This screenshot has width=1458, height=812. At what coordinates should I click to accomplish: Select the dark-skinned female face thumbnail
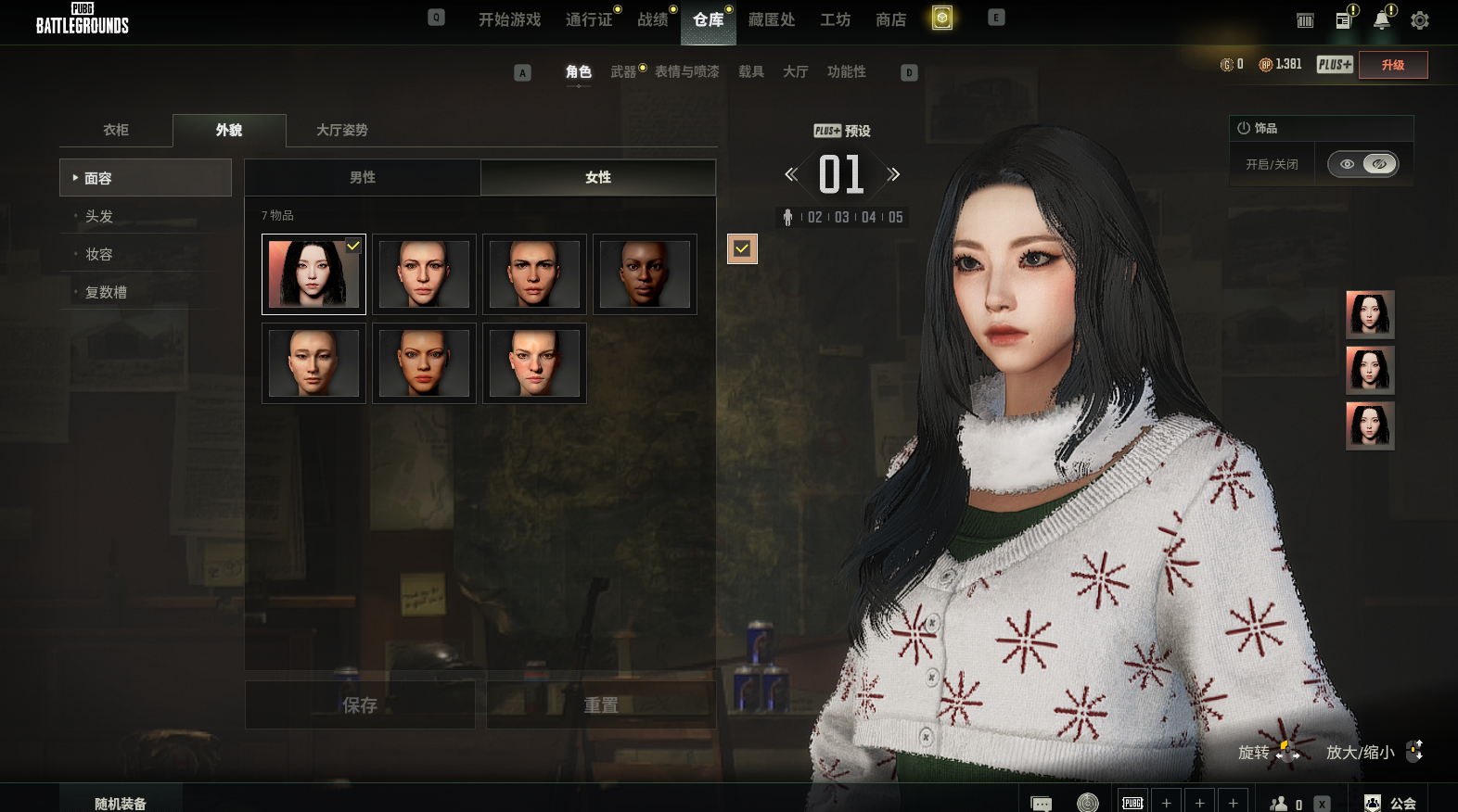point(645,274)
